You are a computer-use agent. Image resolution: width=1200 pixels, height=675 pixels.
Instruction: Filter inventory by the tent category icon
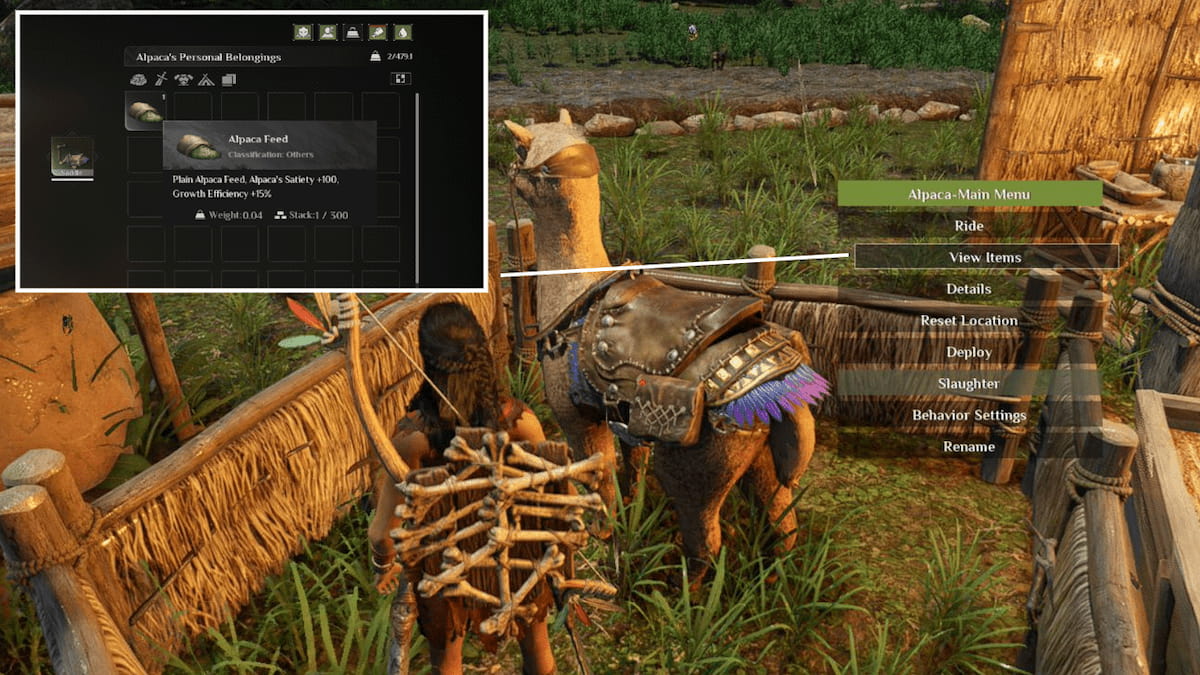click(x=206, y=80)
